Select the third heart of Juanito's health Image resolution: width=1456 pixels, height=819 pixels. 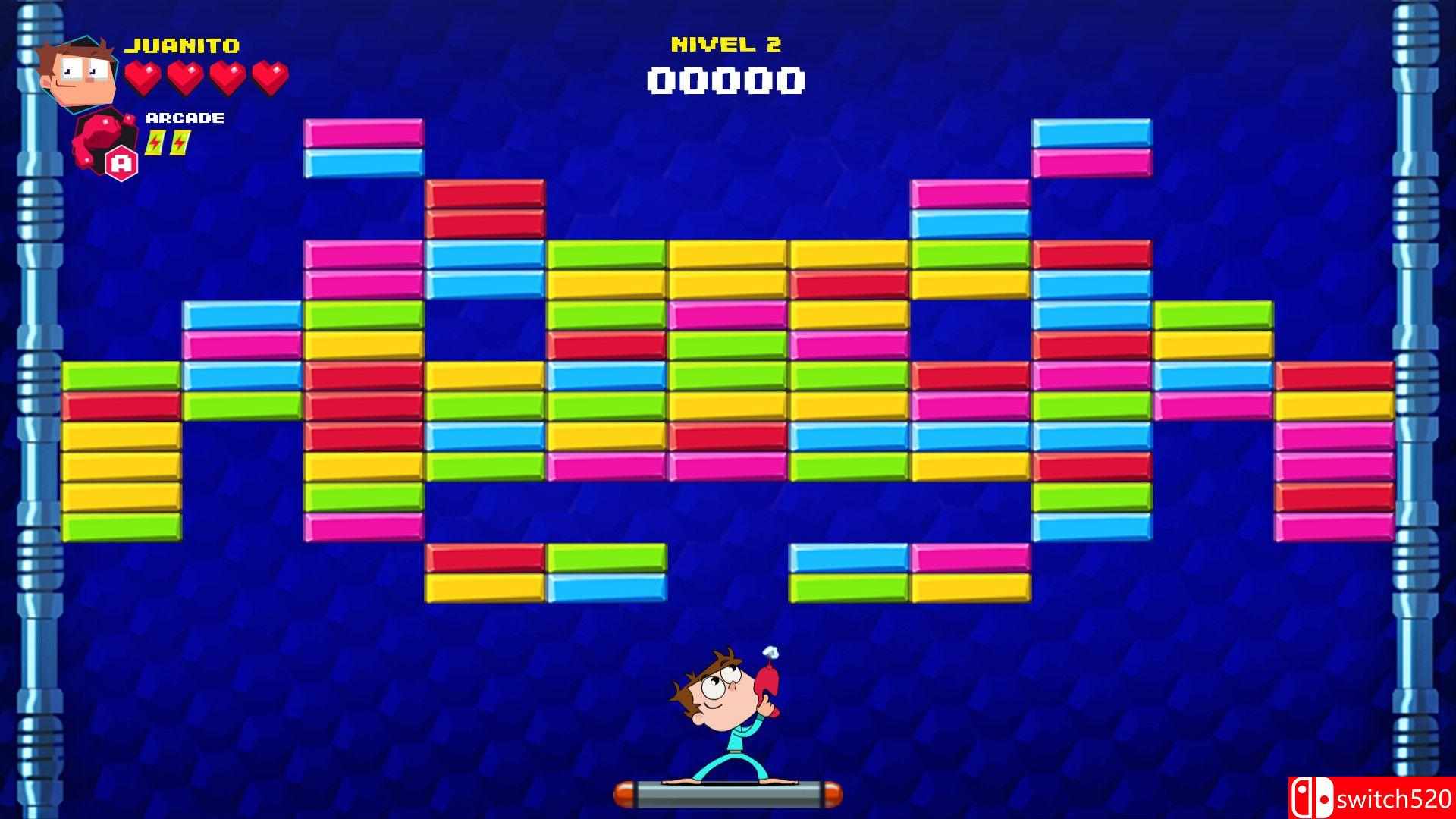(227, 76)
